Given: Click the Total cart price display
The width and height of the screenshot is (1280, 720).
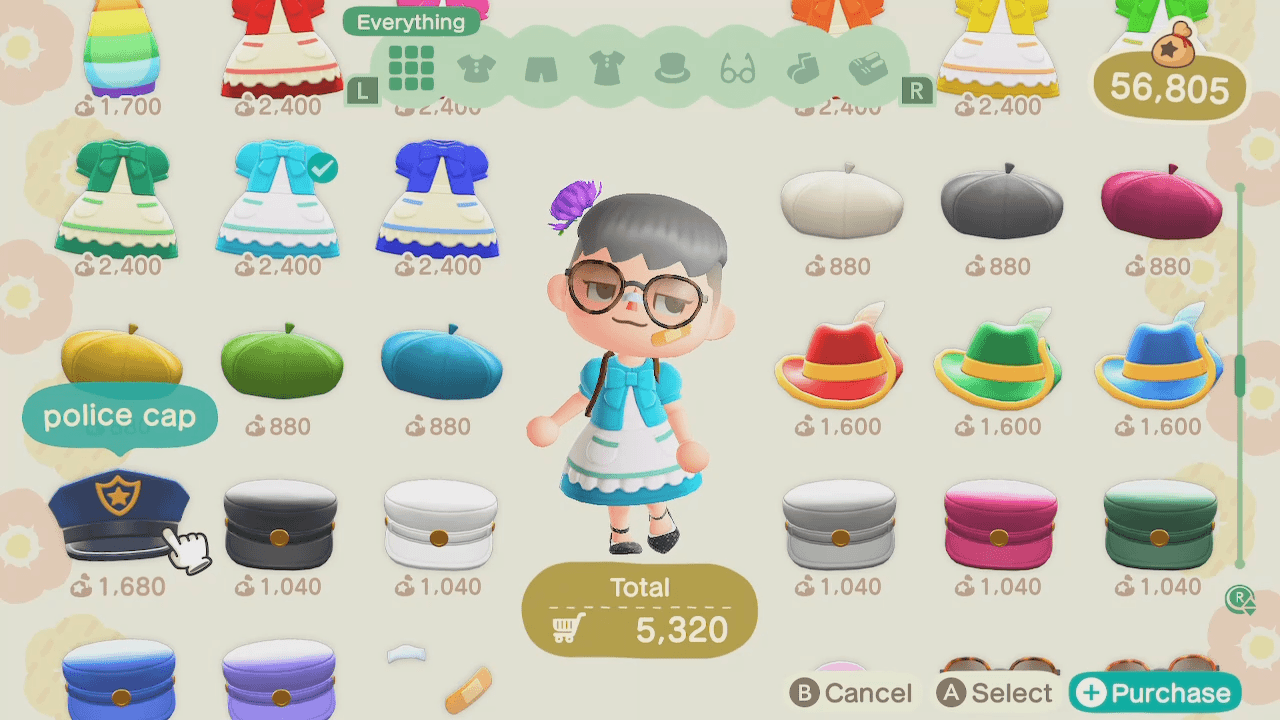Looking at the screenshot, I should (639, 608).
